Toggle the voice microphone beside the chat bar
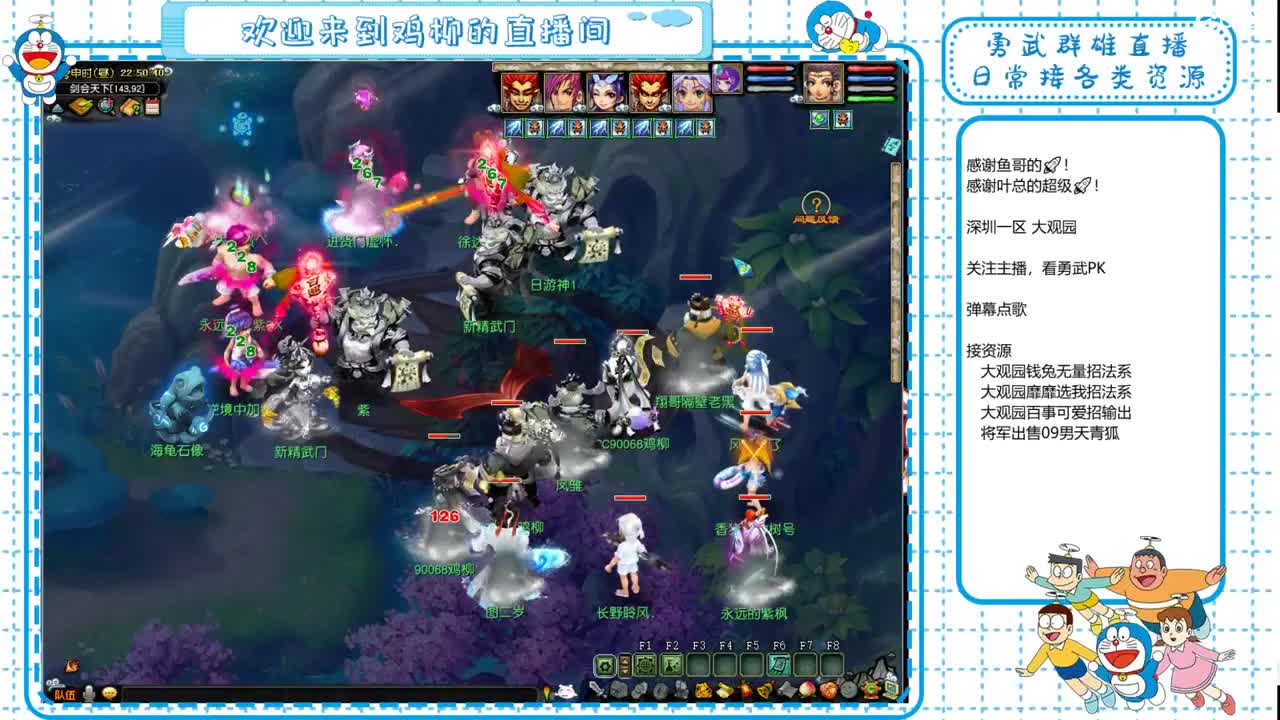The height and width of the screenshot is (720, 1280). click(89, 693)
